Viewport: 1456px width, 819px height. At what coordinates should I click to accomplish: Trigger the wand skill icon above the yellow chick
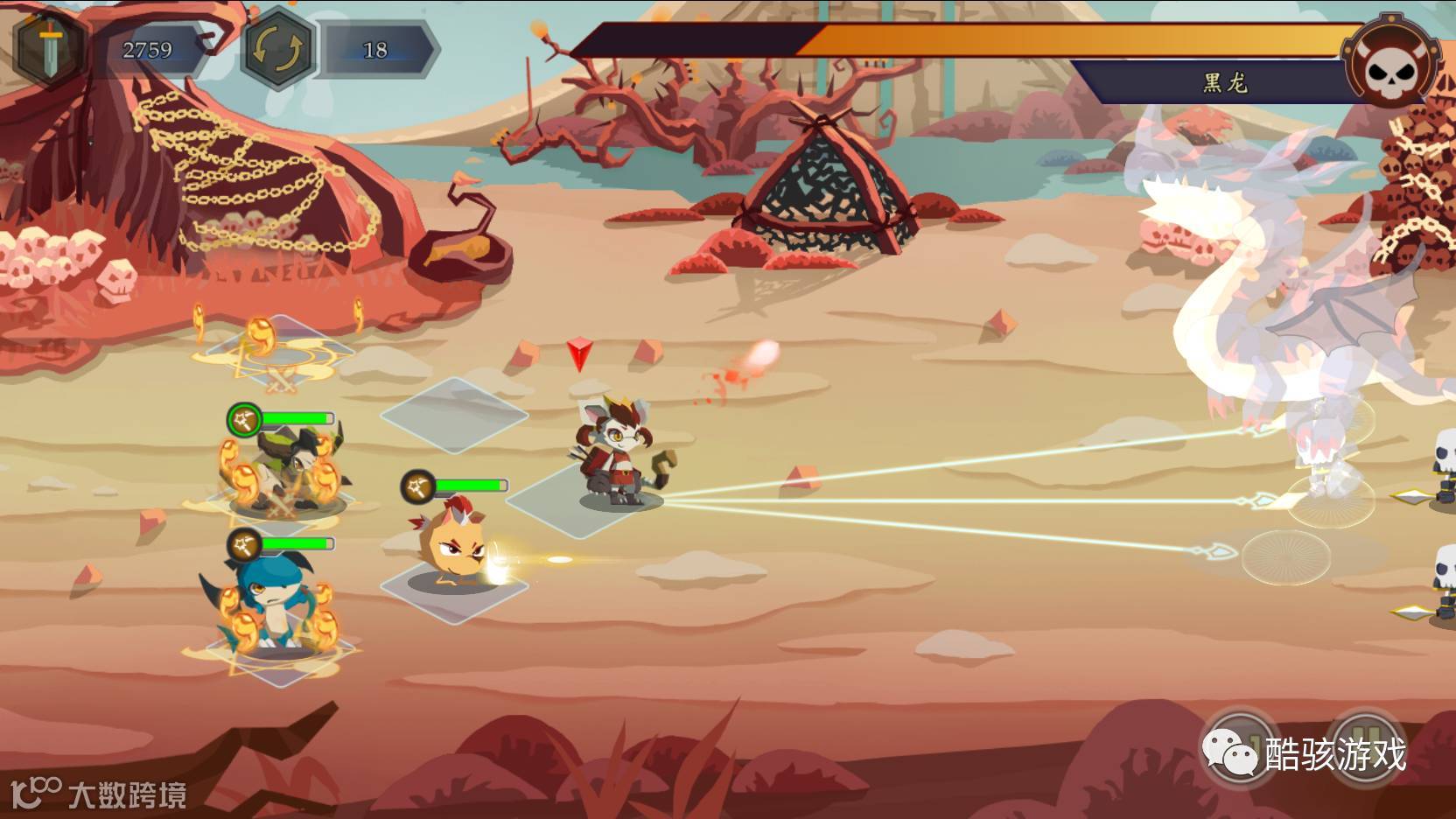(418, 486)
